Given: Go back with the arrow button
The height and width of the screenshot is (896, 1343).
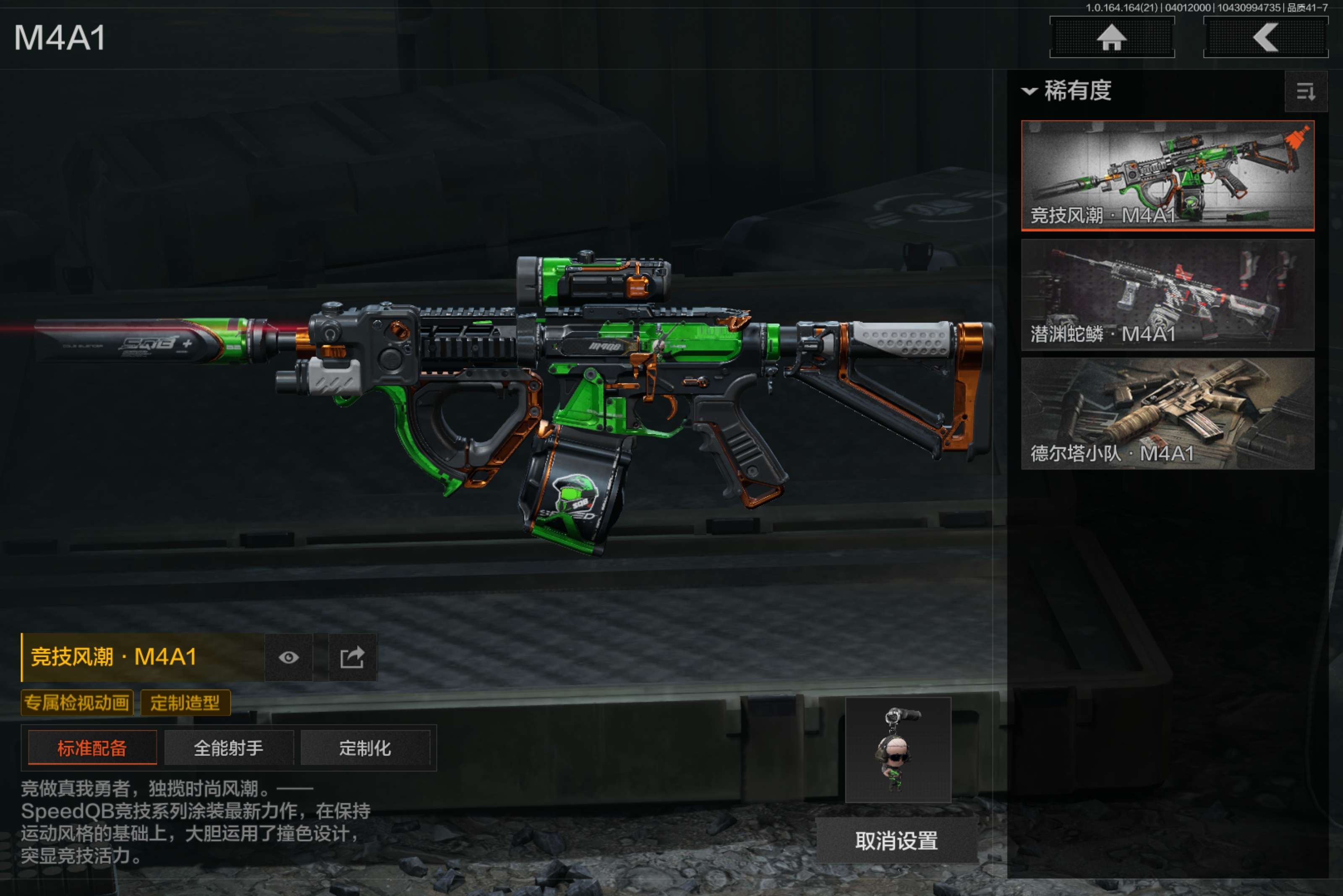Looking at the screenshot, I should tap(1265, 38).
